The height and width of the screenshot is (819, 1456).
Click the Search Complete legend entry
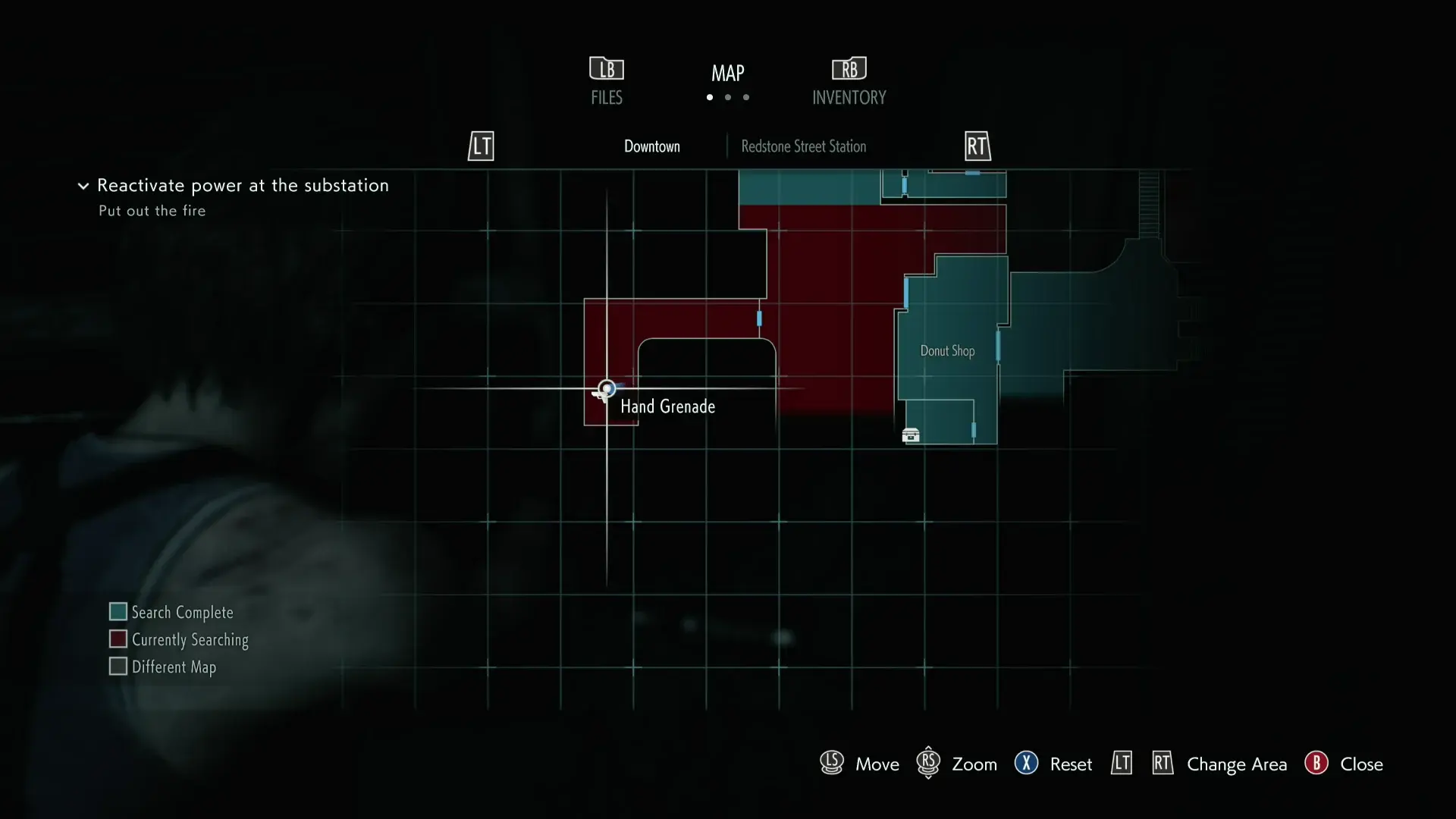(171, 612)
